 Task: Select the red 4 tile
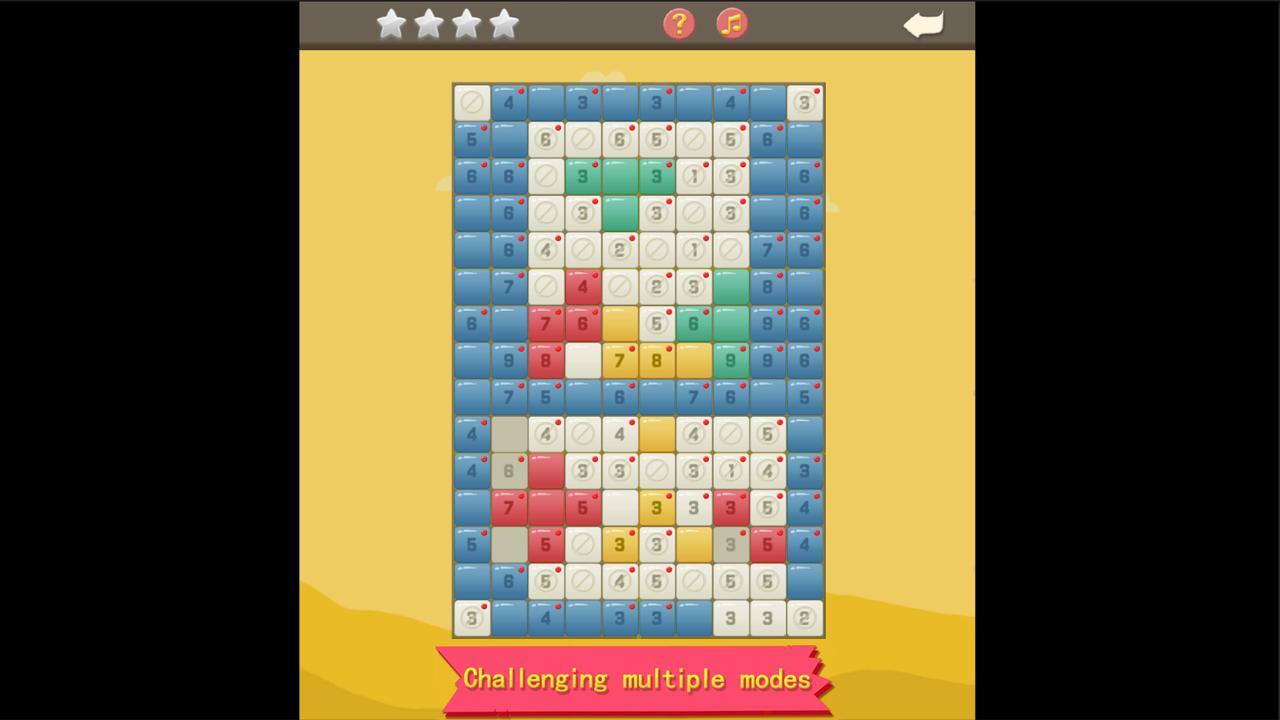(x=582, y=287)
